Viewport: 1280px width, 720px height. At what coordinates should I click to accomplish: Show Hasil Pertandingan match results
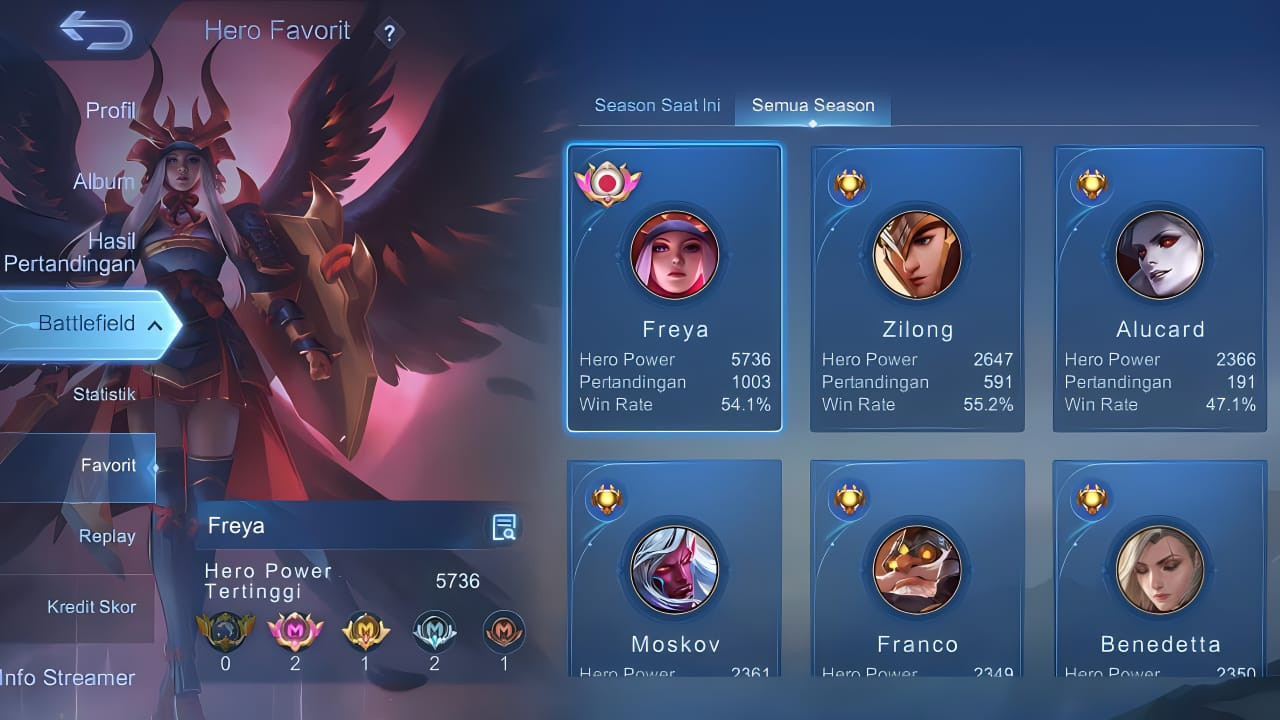pos(72,252)
